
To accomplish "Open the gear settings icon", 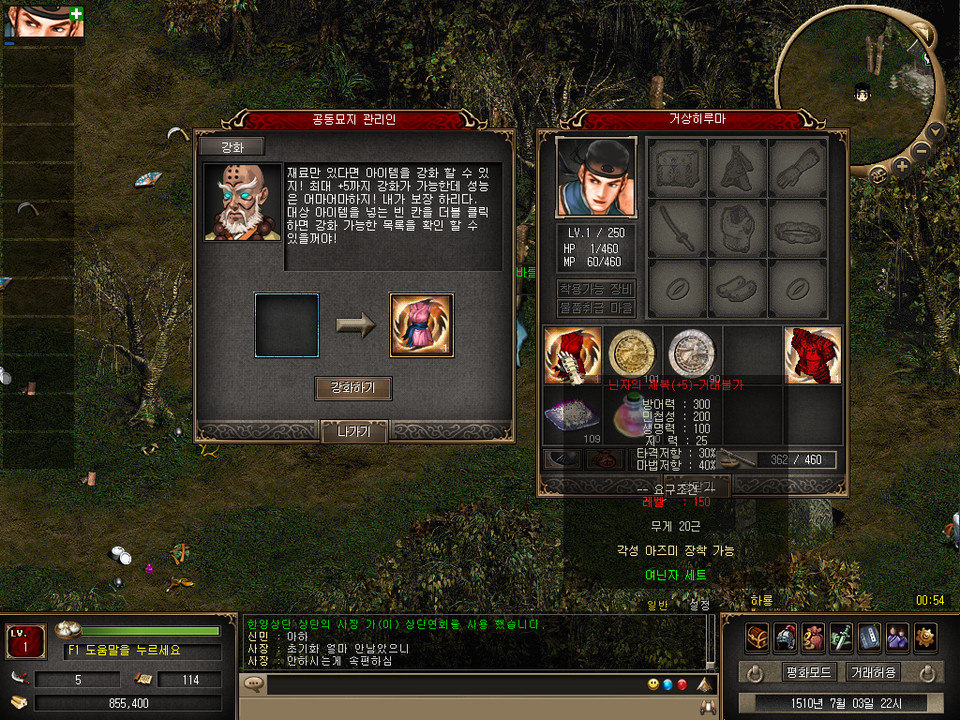I will [925, 637].
